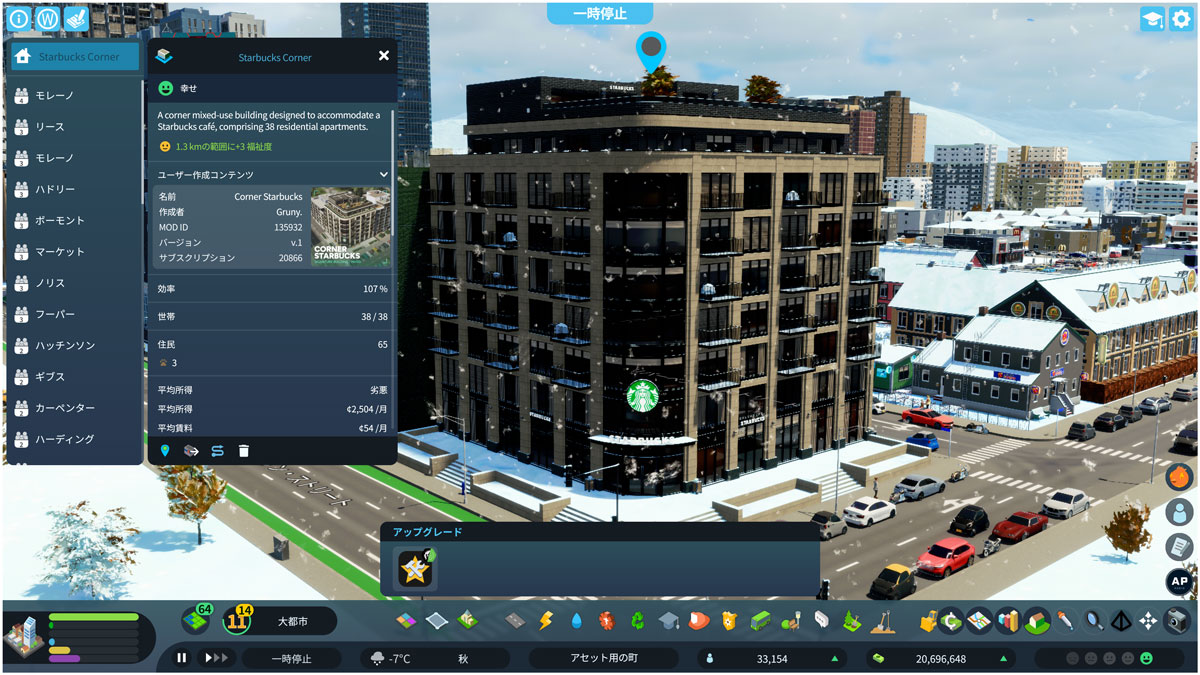
Task: Open the city milestone level 11 badge
Action: [x=240, y=620]
